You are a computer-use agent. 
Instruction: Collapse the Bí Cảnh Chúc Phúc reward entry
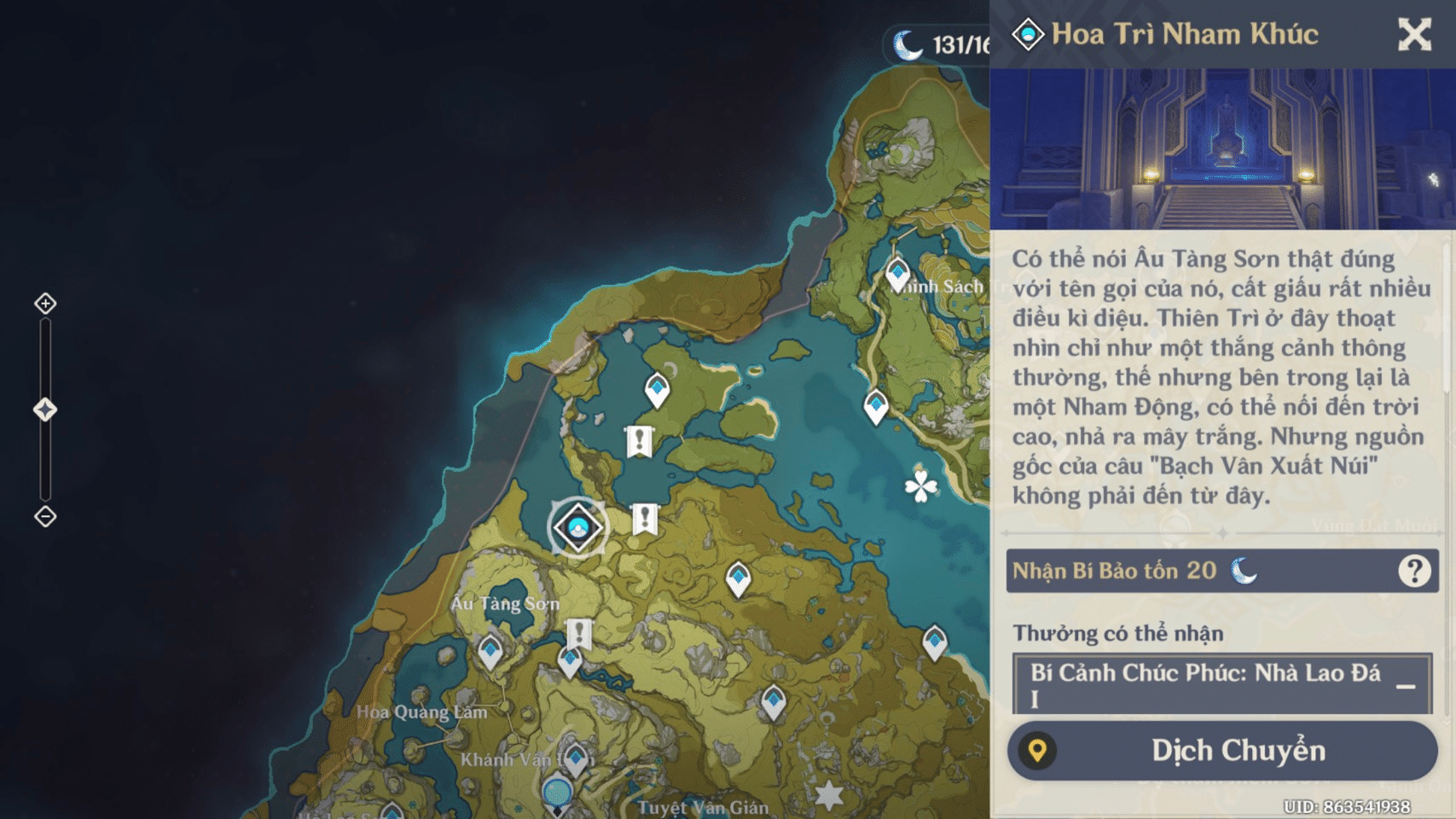(x=1405, y=686)
